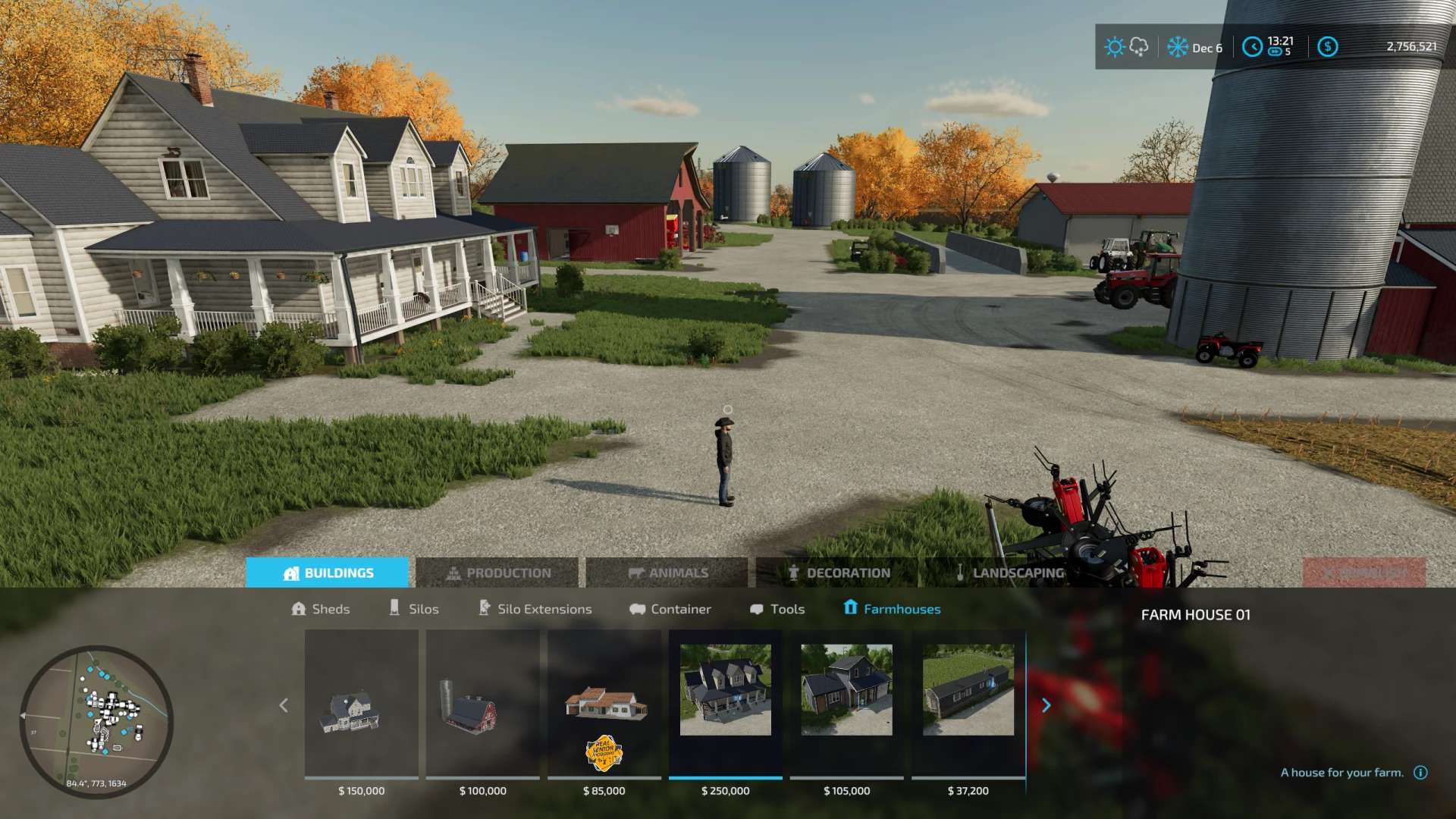
Task: Go to previous items with left arrow
Action: tap(284, 706)
